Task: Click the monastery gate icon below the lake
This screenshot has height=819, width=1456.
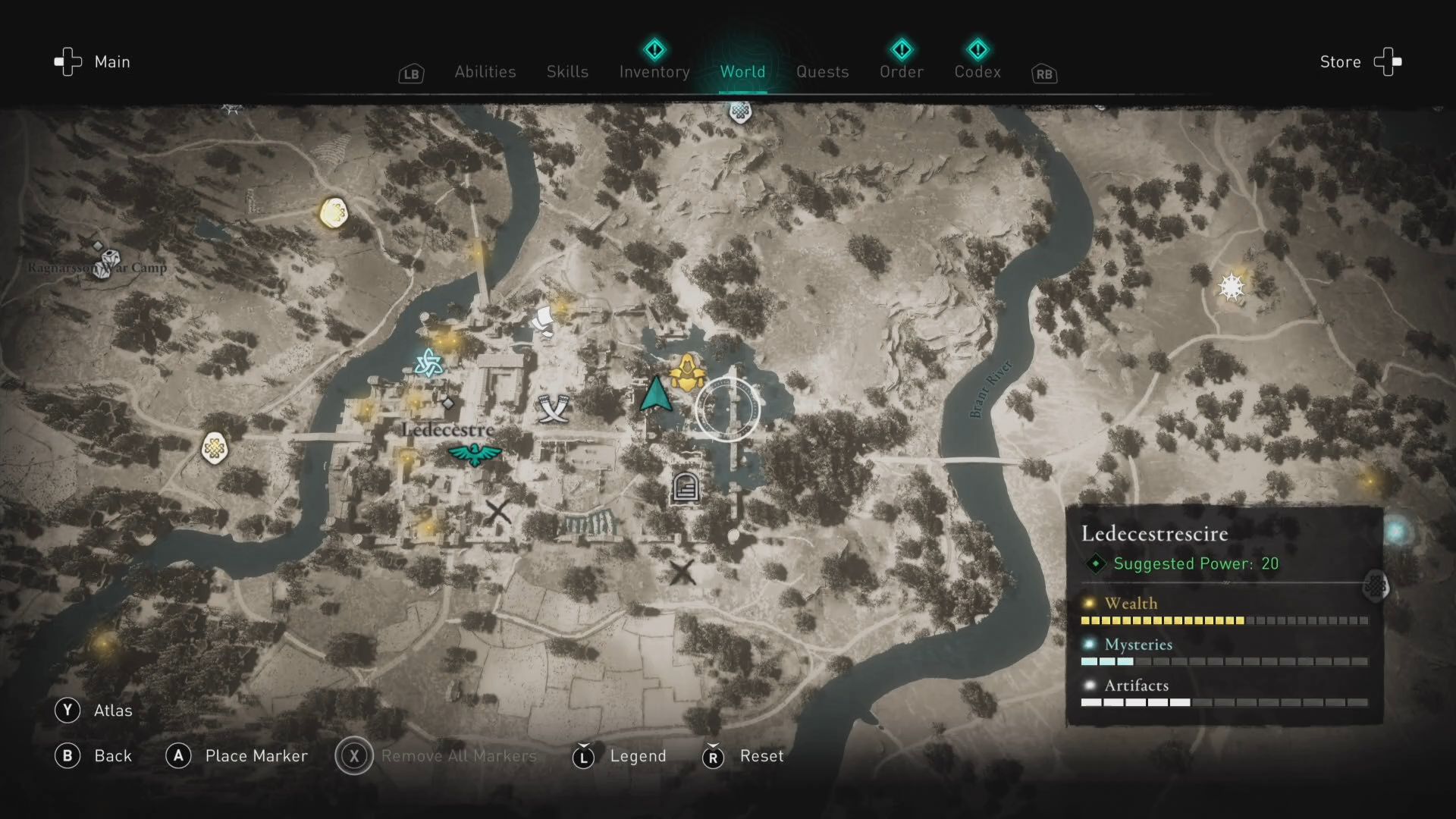Action: click(684, 487)
